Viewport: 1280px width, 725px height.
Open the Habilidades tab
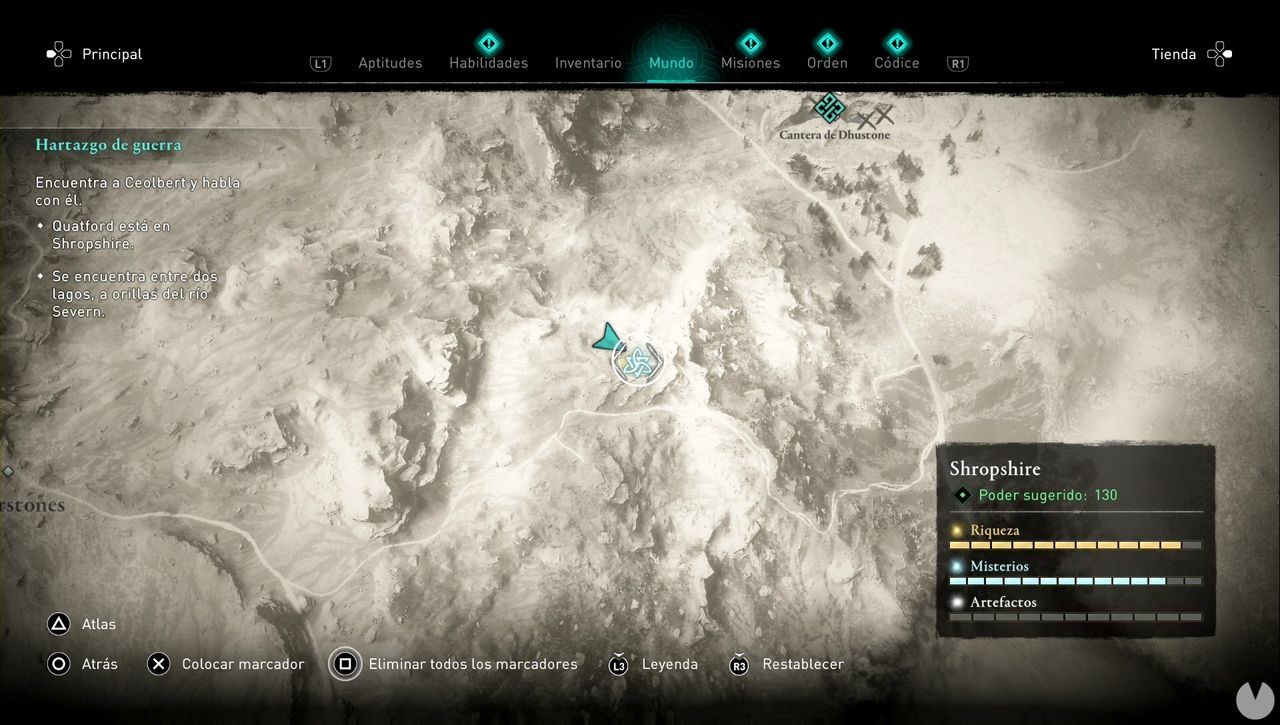click(x=488, y=63)
